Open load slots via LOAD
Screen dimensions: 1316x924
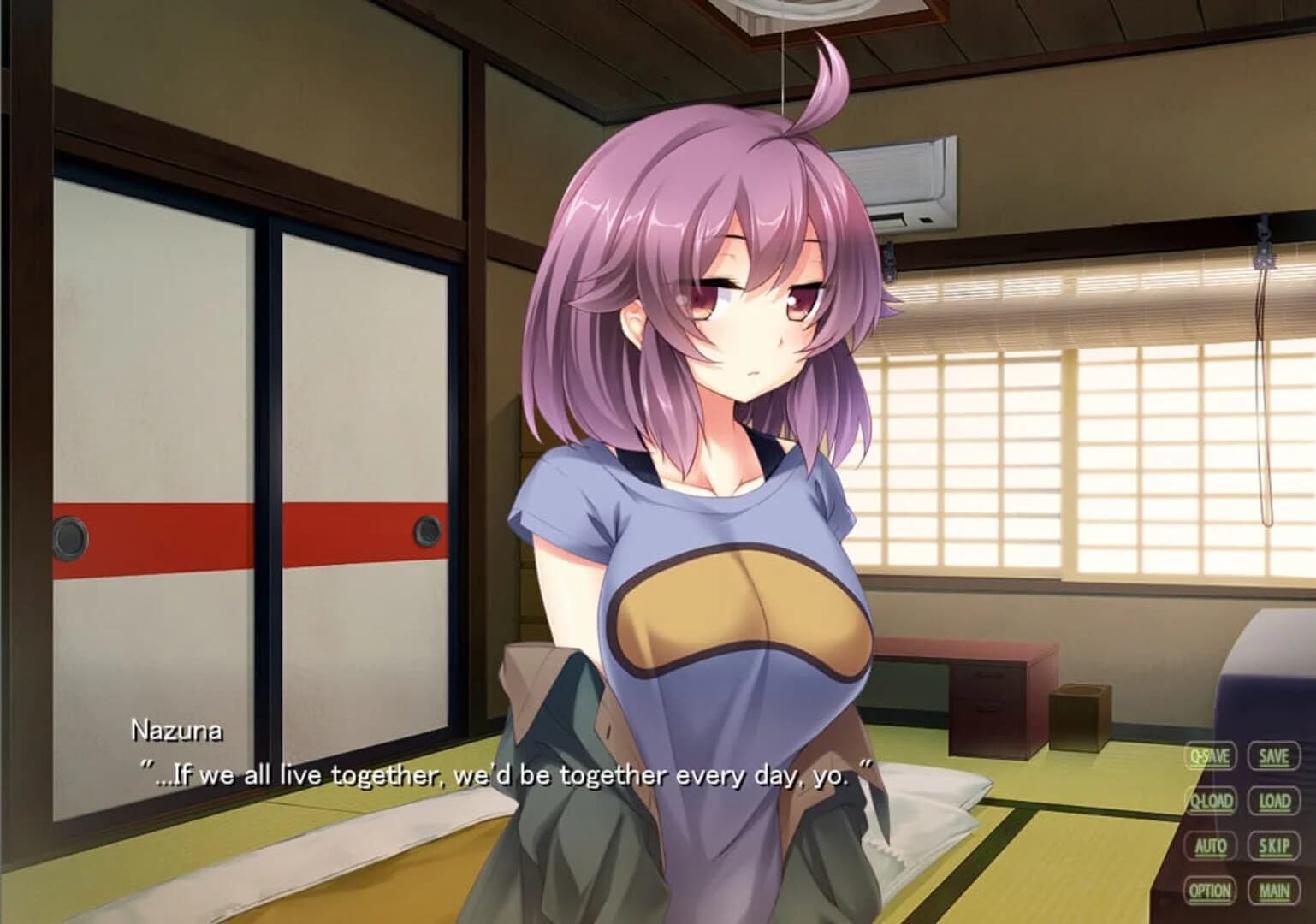coord(1272,801)
